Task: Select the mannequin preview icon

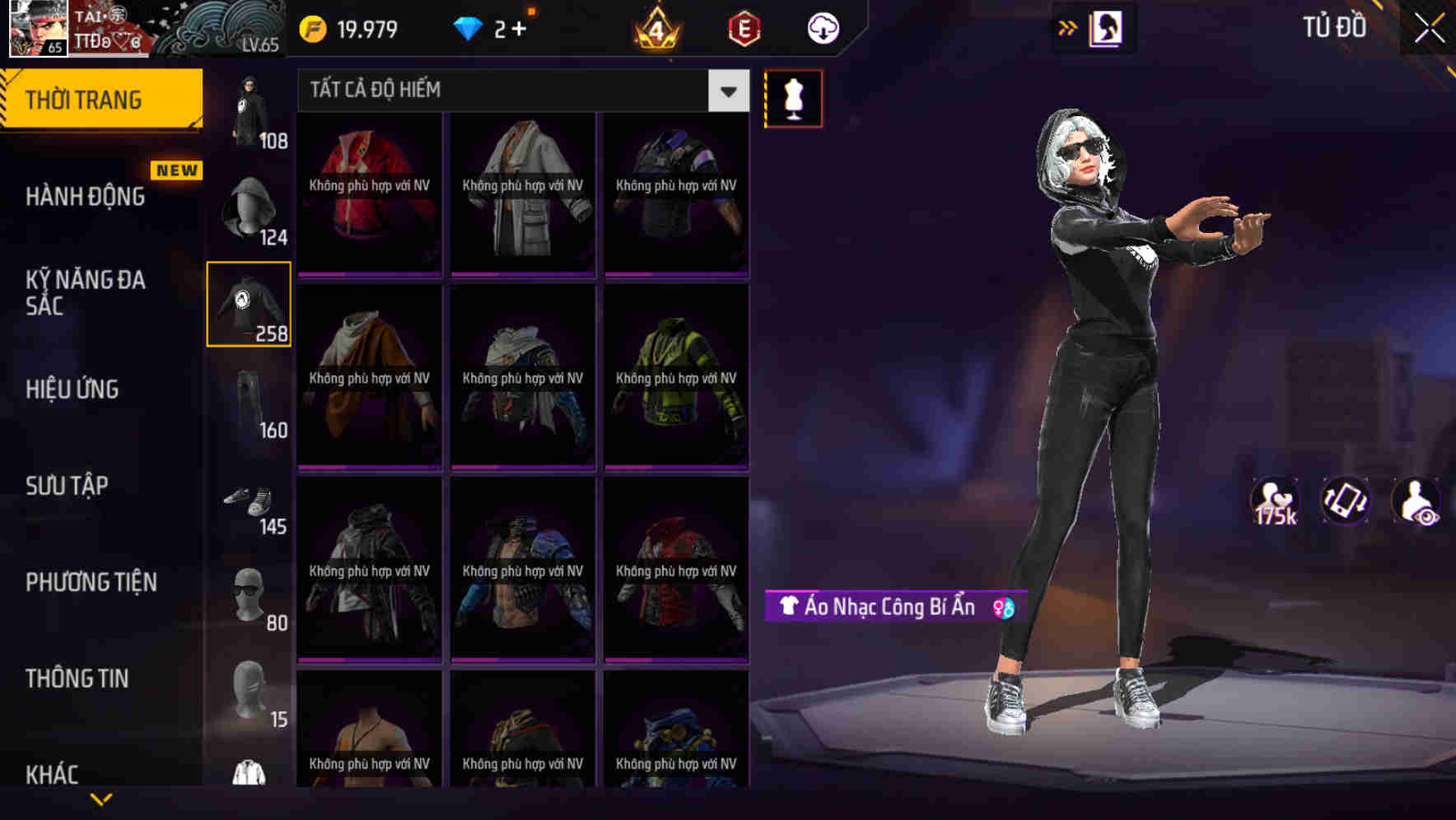Action: click(793, 97)
